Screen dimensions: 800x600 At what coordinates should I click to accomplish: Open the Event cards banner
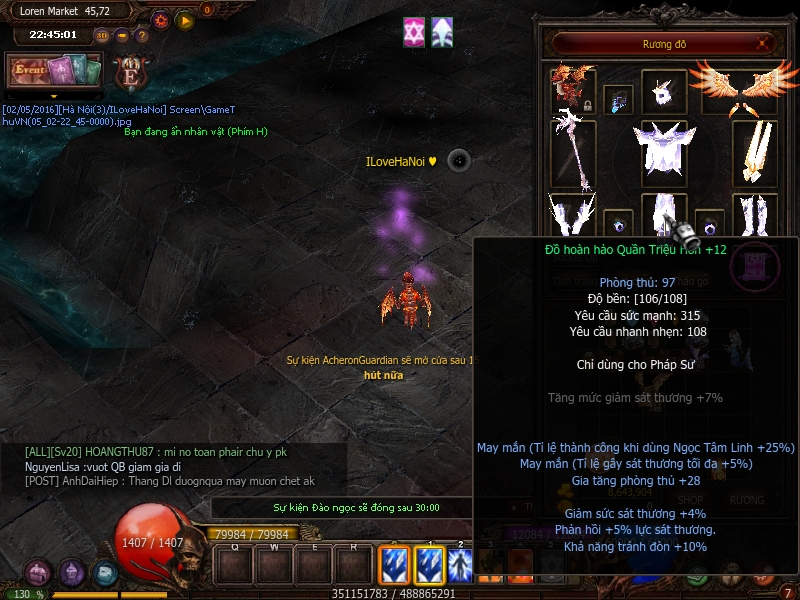[55, 70]
